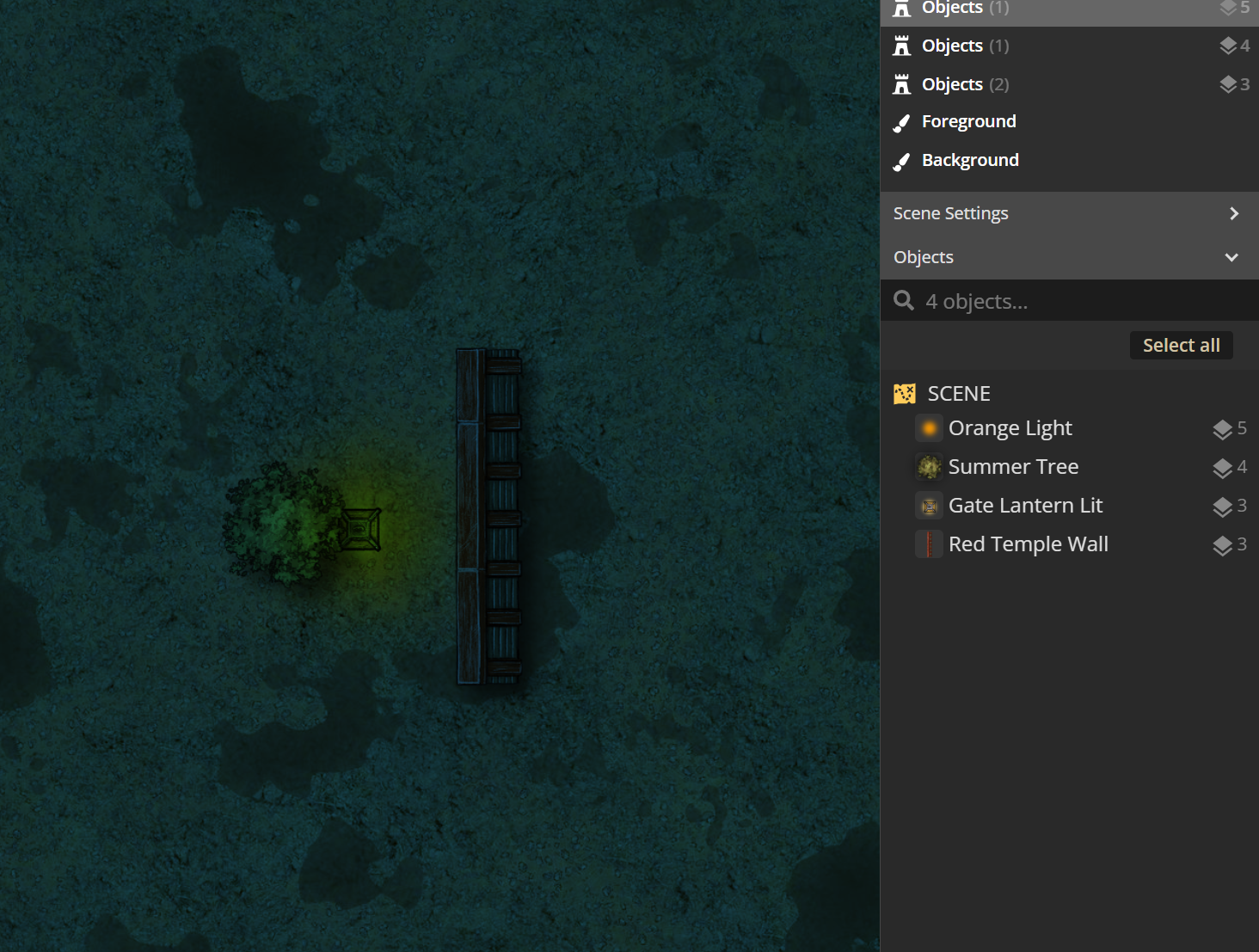The width and height of the screenshot is (1259, 952).
Task: Expand the Scene Settings section
Action: pos(1068,213)
